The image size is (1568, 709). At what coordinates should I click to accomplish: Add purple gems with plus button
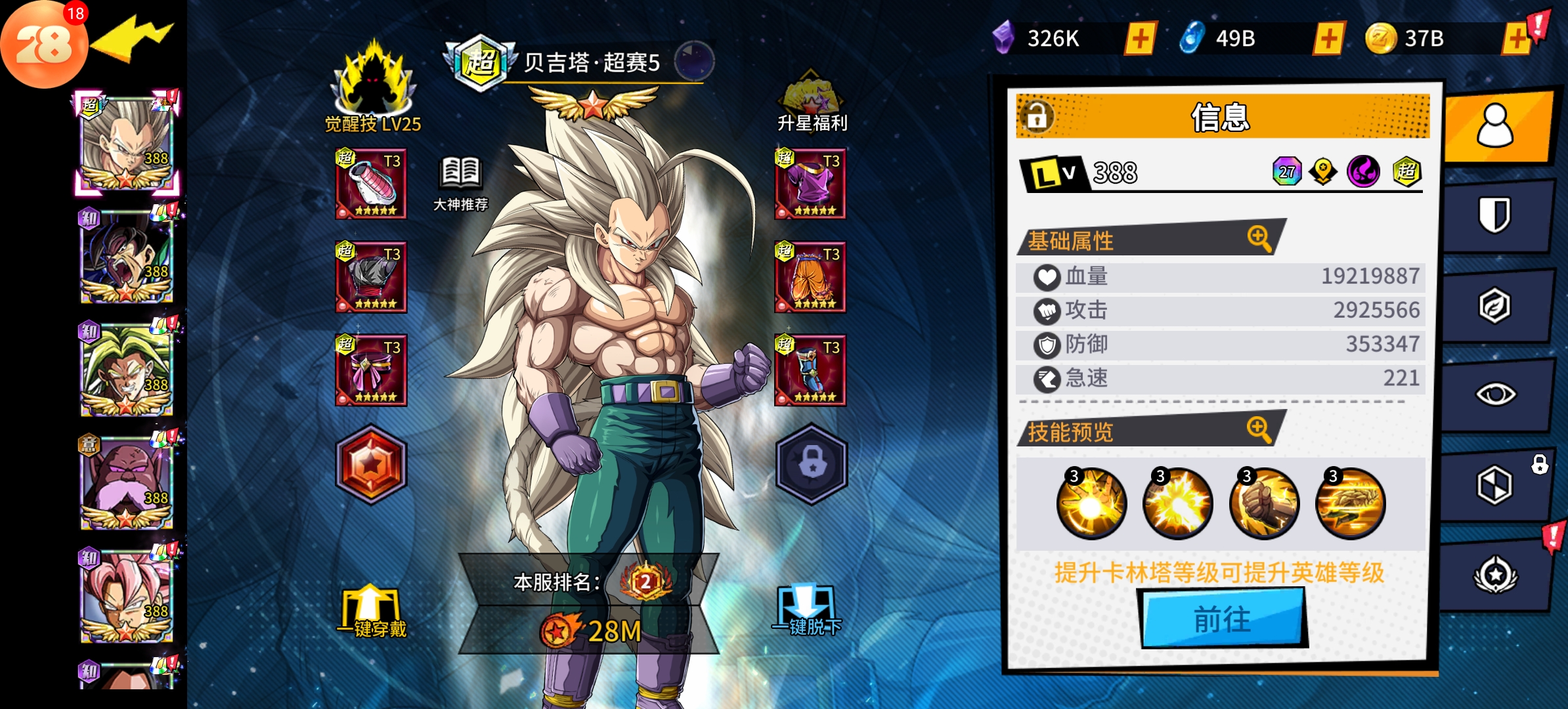[1141, 39]
